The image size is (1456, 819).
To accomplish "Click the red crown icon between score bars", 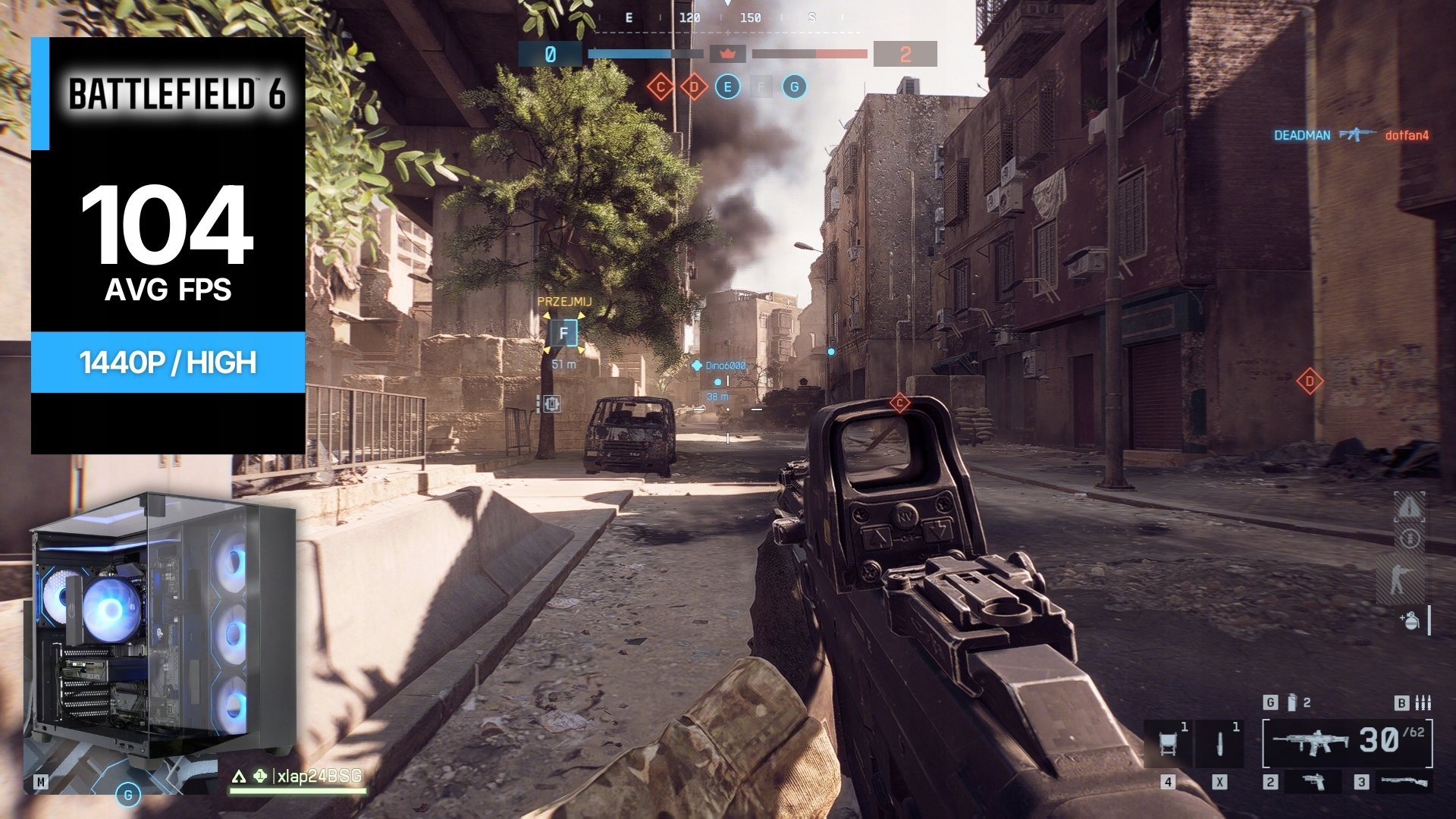I will pos(728,54).
